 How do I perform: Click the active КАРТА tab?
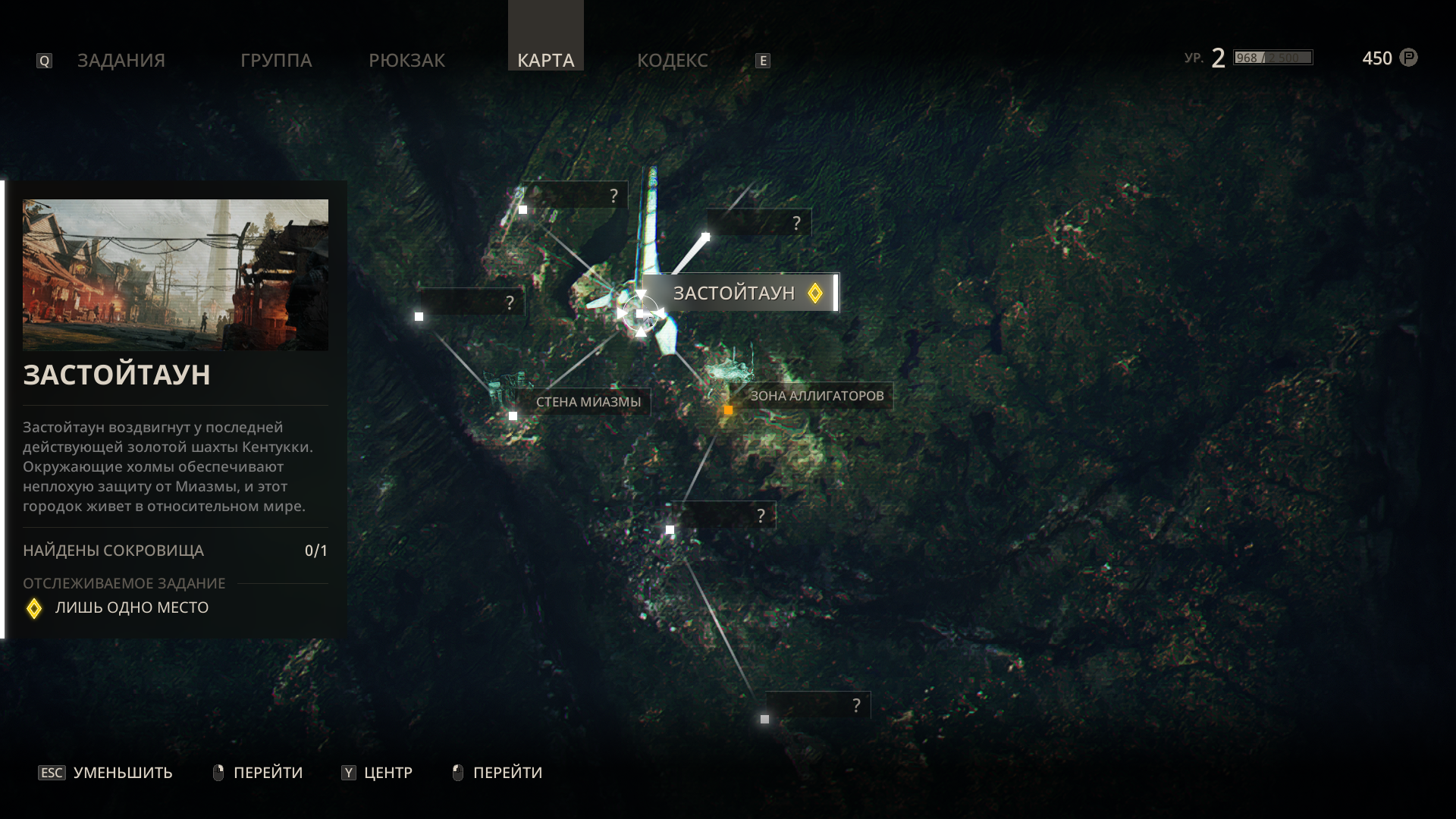[x=545, y=60]
